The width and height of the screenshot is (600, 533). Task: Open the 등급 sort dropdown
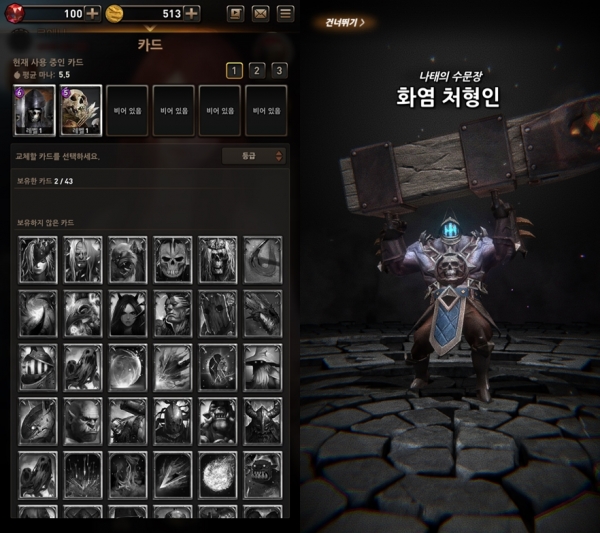(254, 156)
